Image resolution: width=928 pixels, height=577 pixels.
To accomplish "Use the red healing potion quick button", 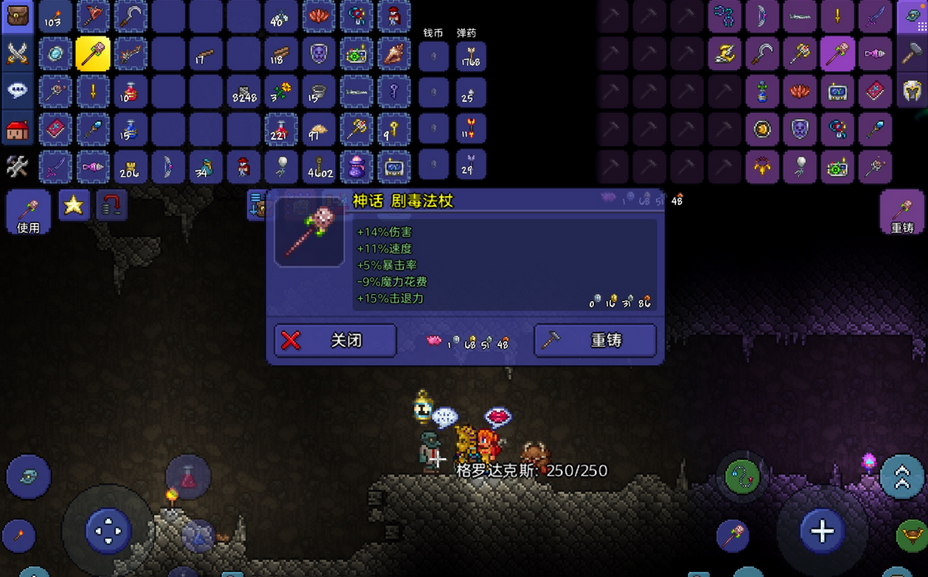I will (x=187, y=478).
